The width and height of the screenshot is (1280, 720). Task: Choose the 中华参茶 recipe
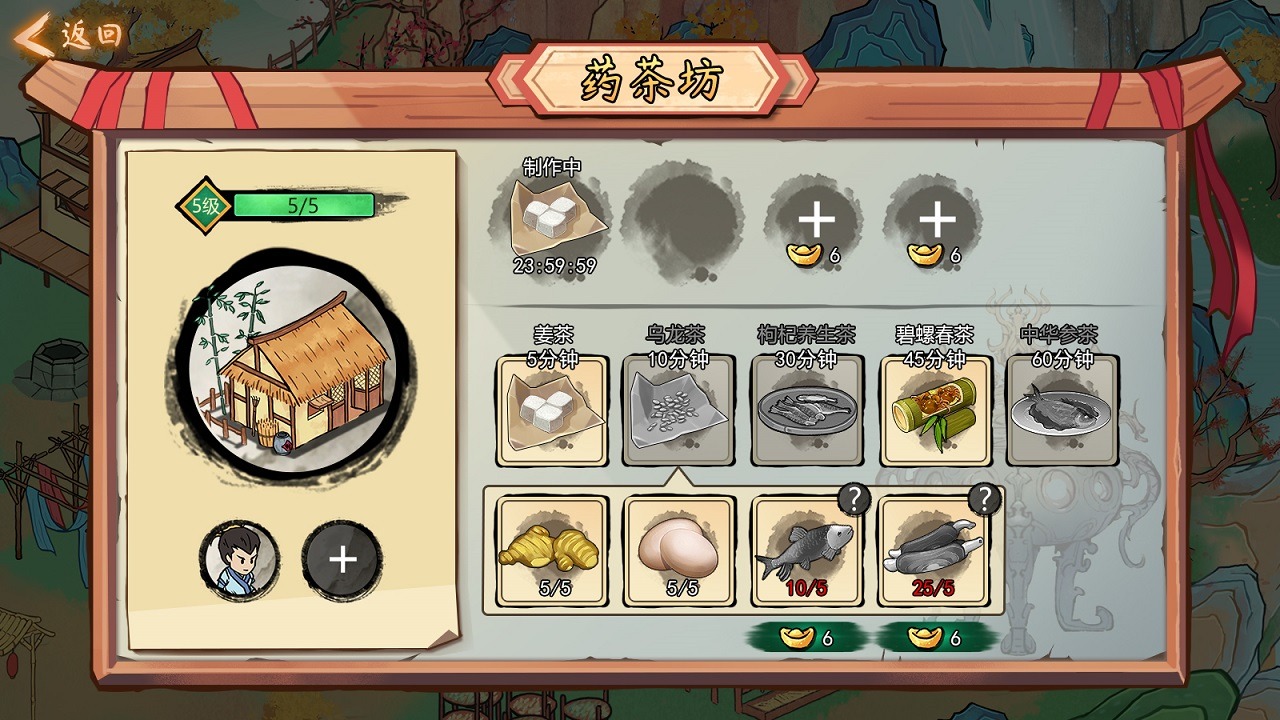(x=1062, y=410)
